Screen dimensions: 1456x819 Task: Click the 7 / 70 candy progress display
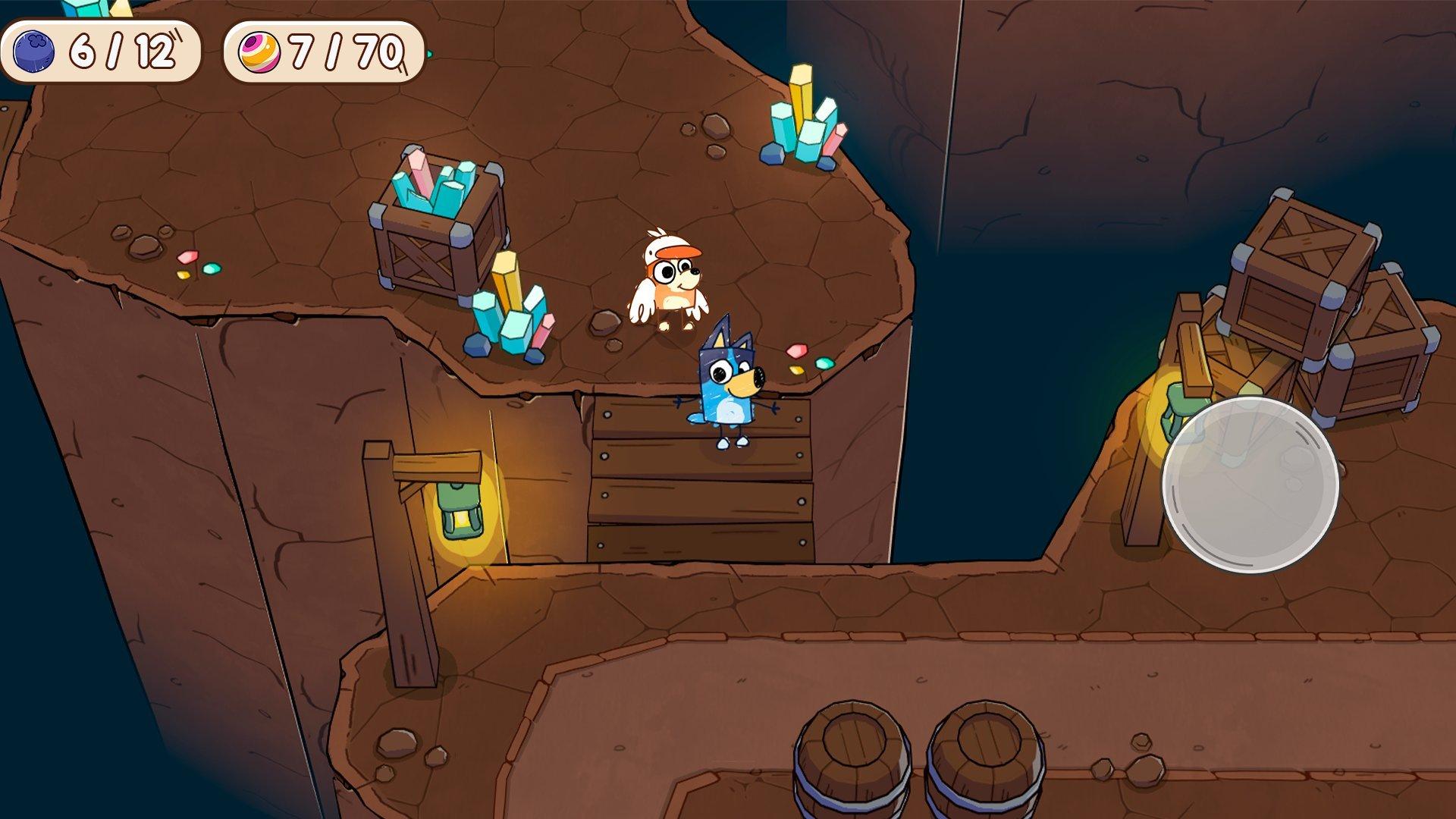point(326,52)
